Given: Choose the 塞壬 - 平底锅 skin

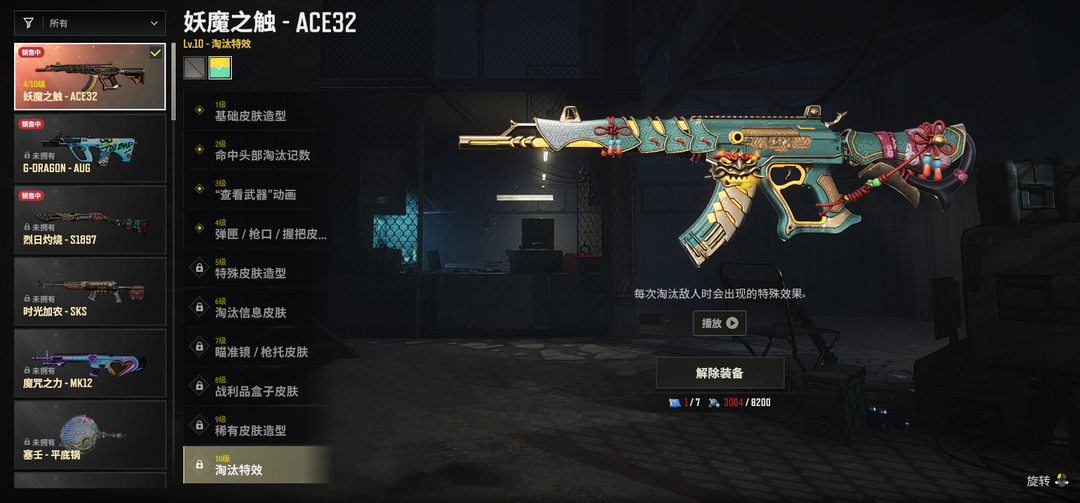Looking at the screenshot, I should coord(90,435).
